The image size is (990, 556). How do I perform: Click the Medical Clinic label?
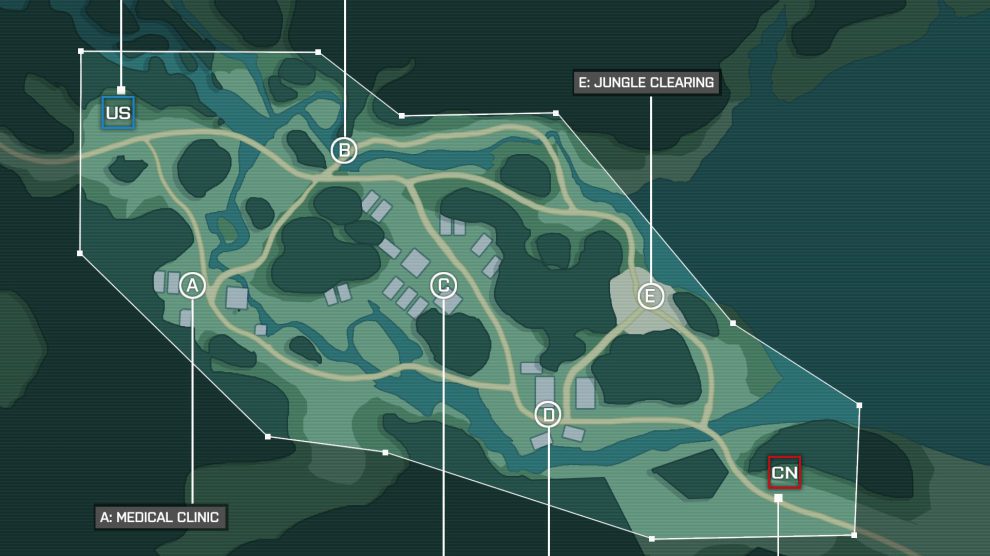(x=162, y=517)
